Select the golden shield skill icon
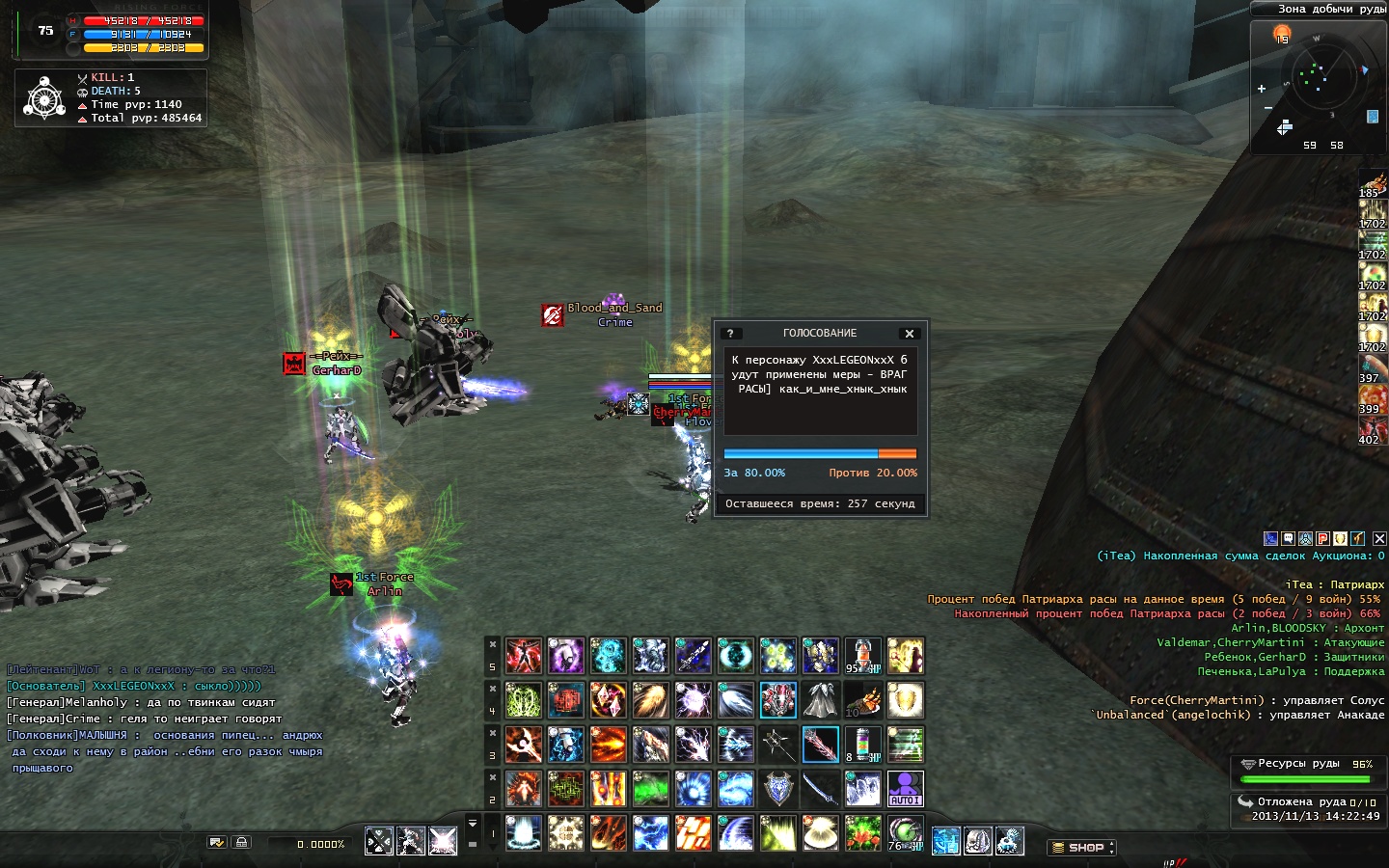1389x868 pixels. [x=905, y=700]
